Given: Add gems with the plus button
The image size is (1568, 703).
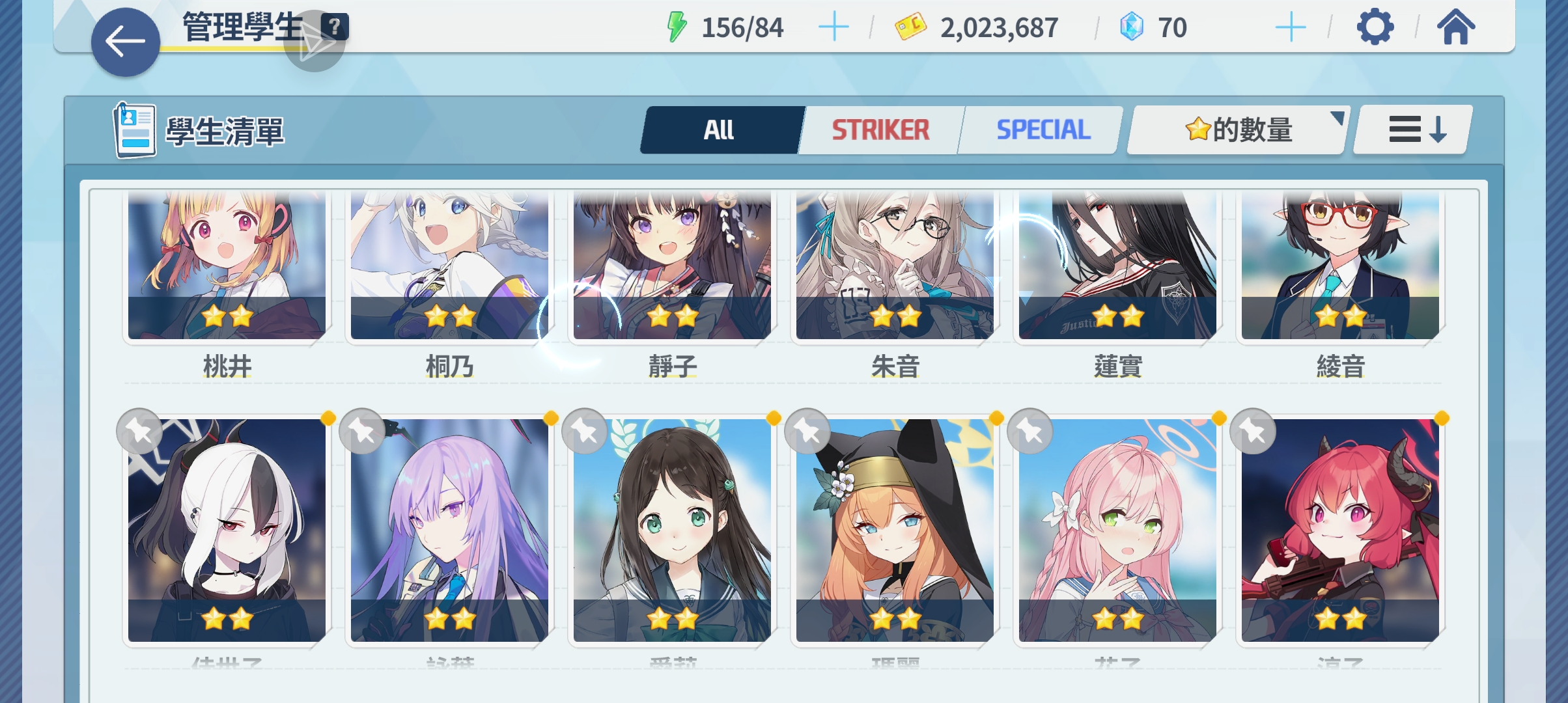Looking at the screenshot, I should (1290, 28).
